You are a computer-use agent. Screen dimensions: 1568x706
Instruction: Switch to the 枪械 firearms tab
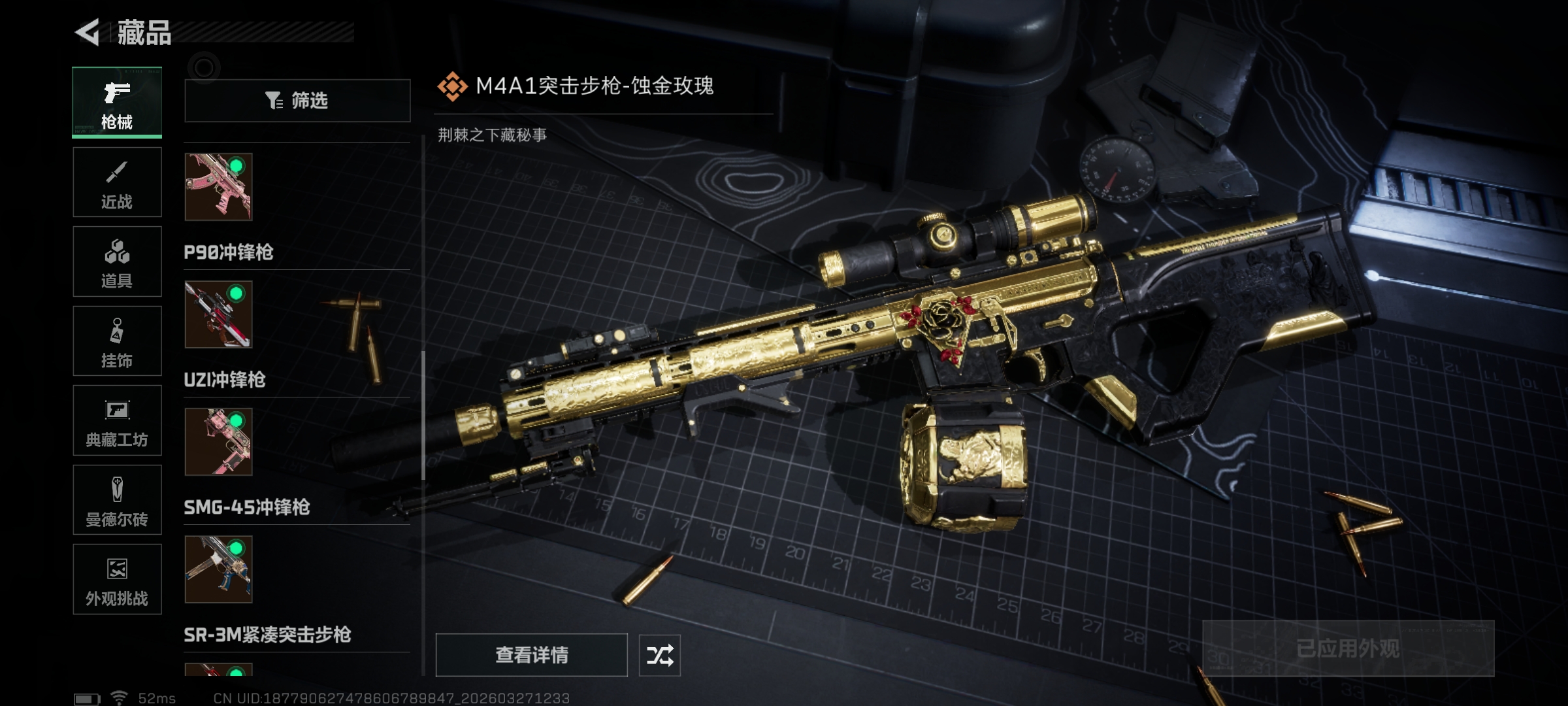pos(117,102)
